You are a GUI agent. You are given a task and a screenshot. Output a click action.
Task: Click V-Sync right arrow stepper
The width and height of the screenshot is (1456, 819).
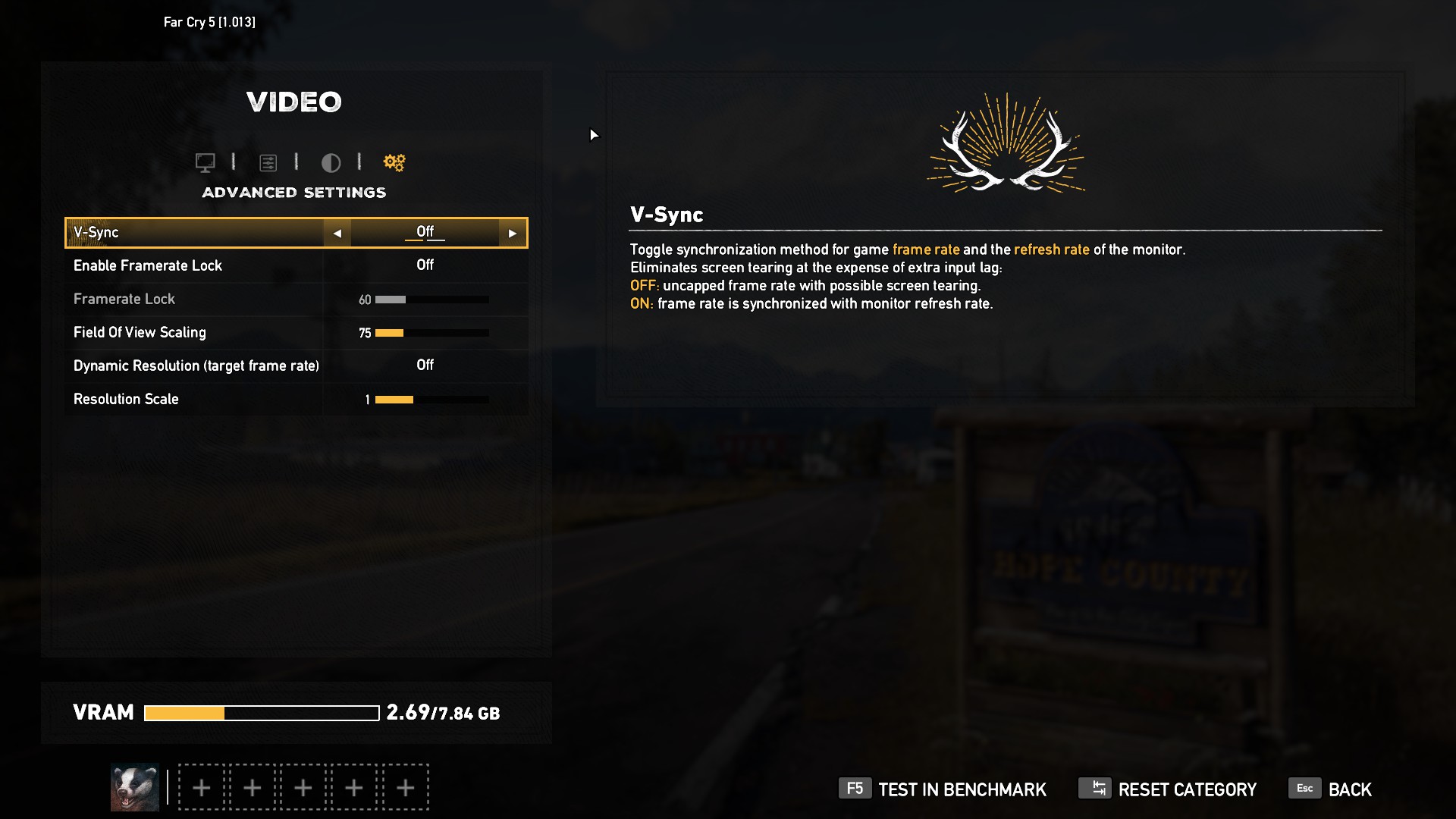click(x=513, y=234)
